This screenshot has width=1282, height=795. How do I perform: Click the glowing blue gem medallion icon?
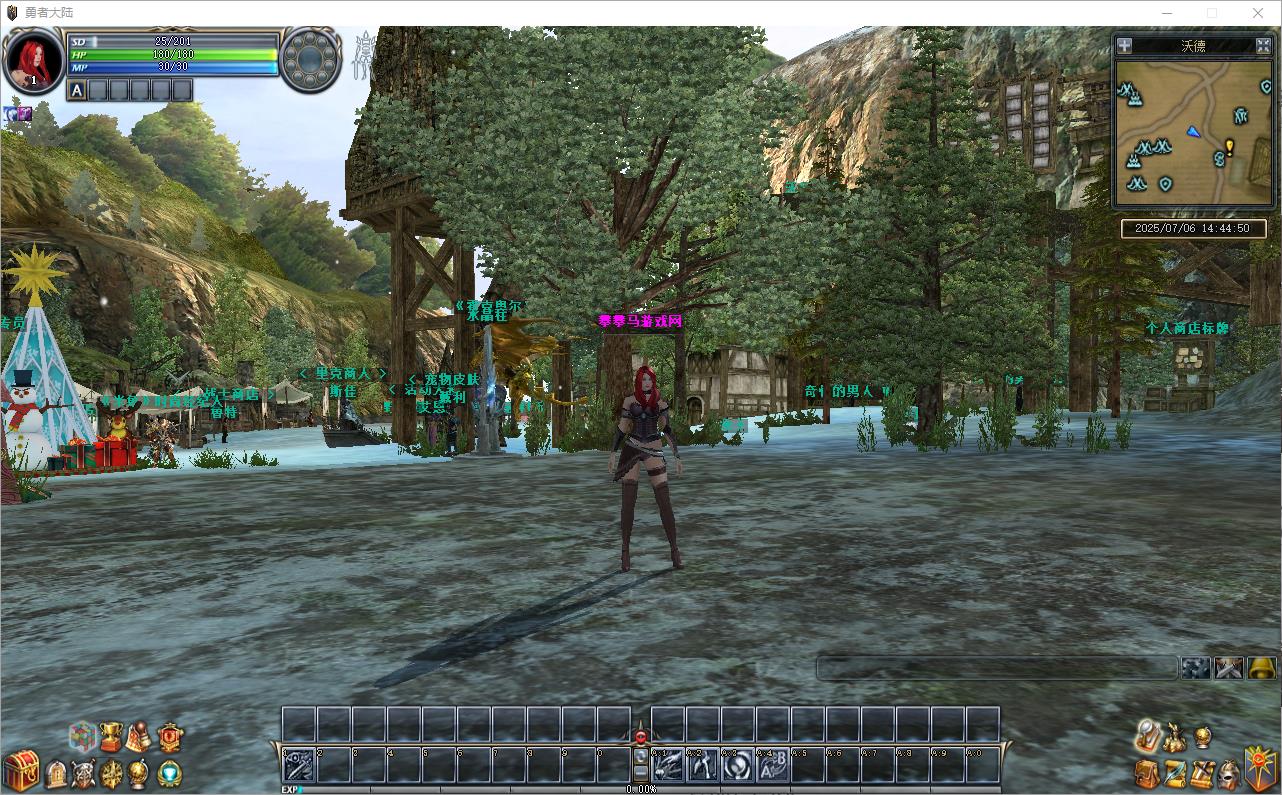170,773
